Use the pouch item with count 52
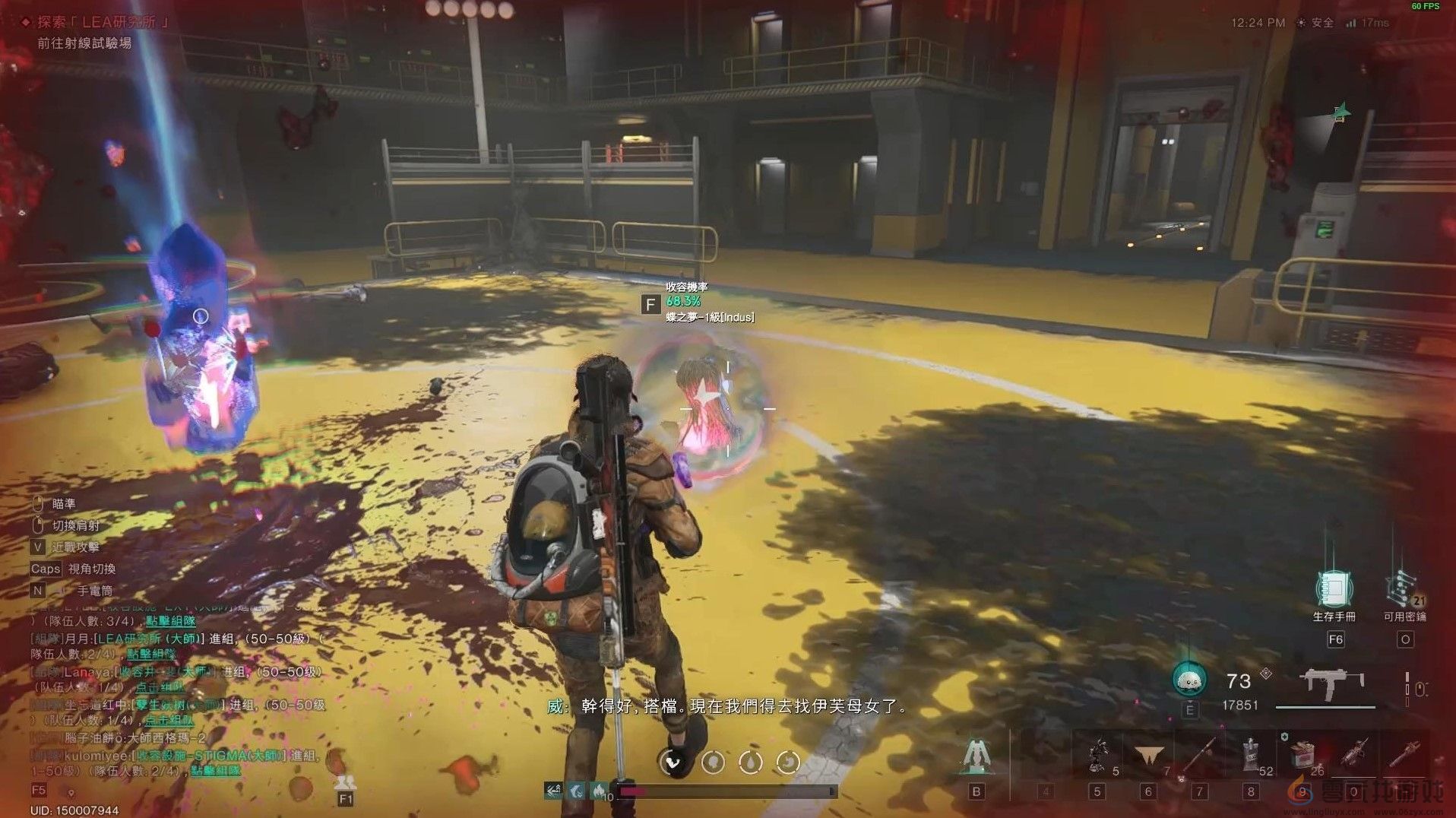Viewport: 1456px width, 818px height. click(1251, 755)
